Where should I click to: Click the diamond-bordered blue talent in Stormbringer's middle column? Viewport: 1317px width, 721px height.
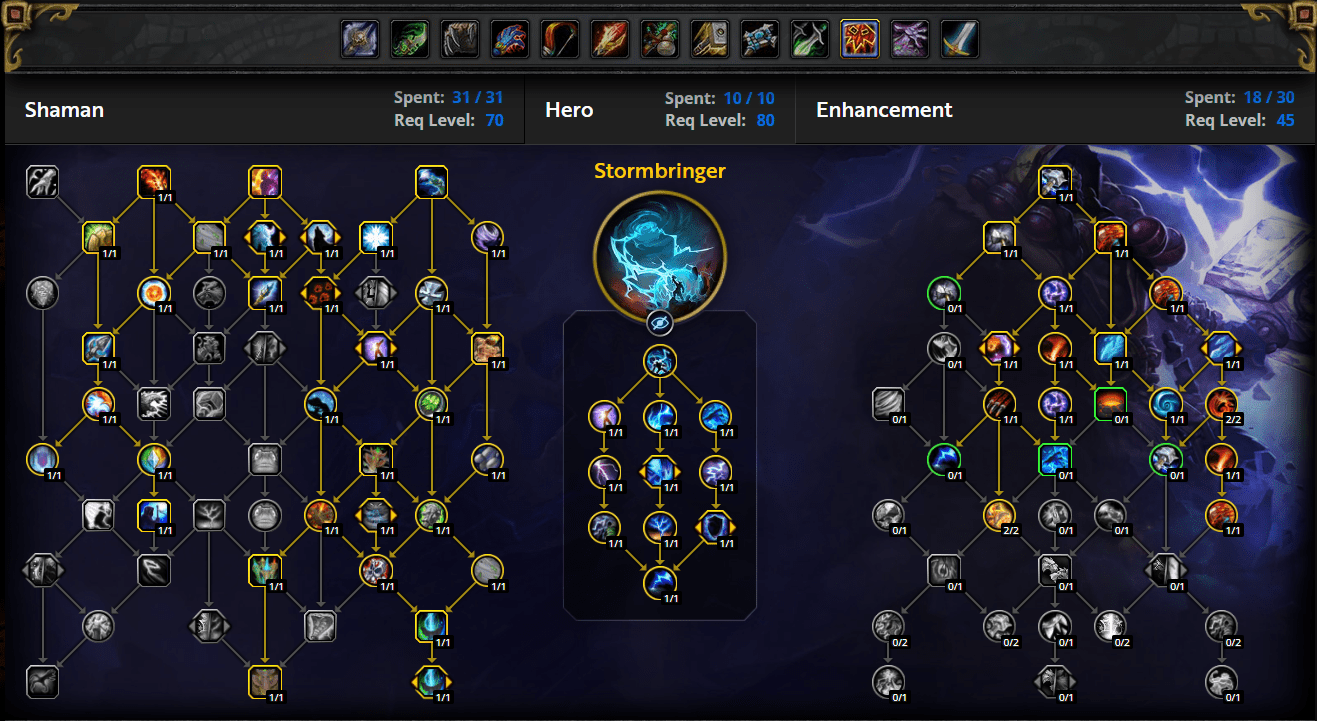(661, 472)
